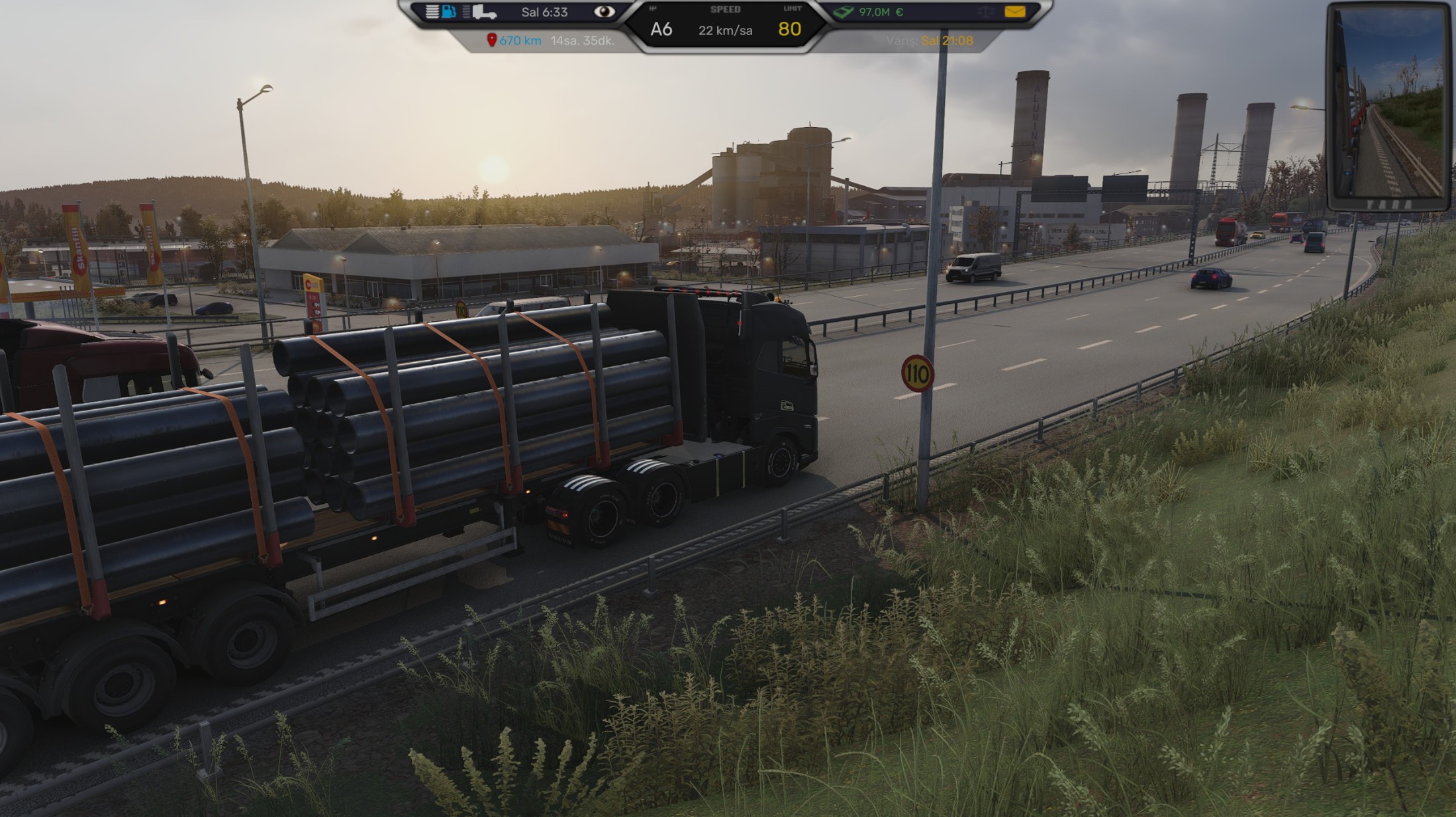Click the green cash icon
Screen dimensions: 1456x817
tap(844, 12)
